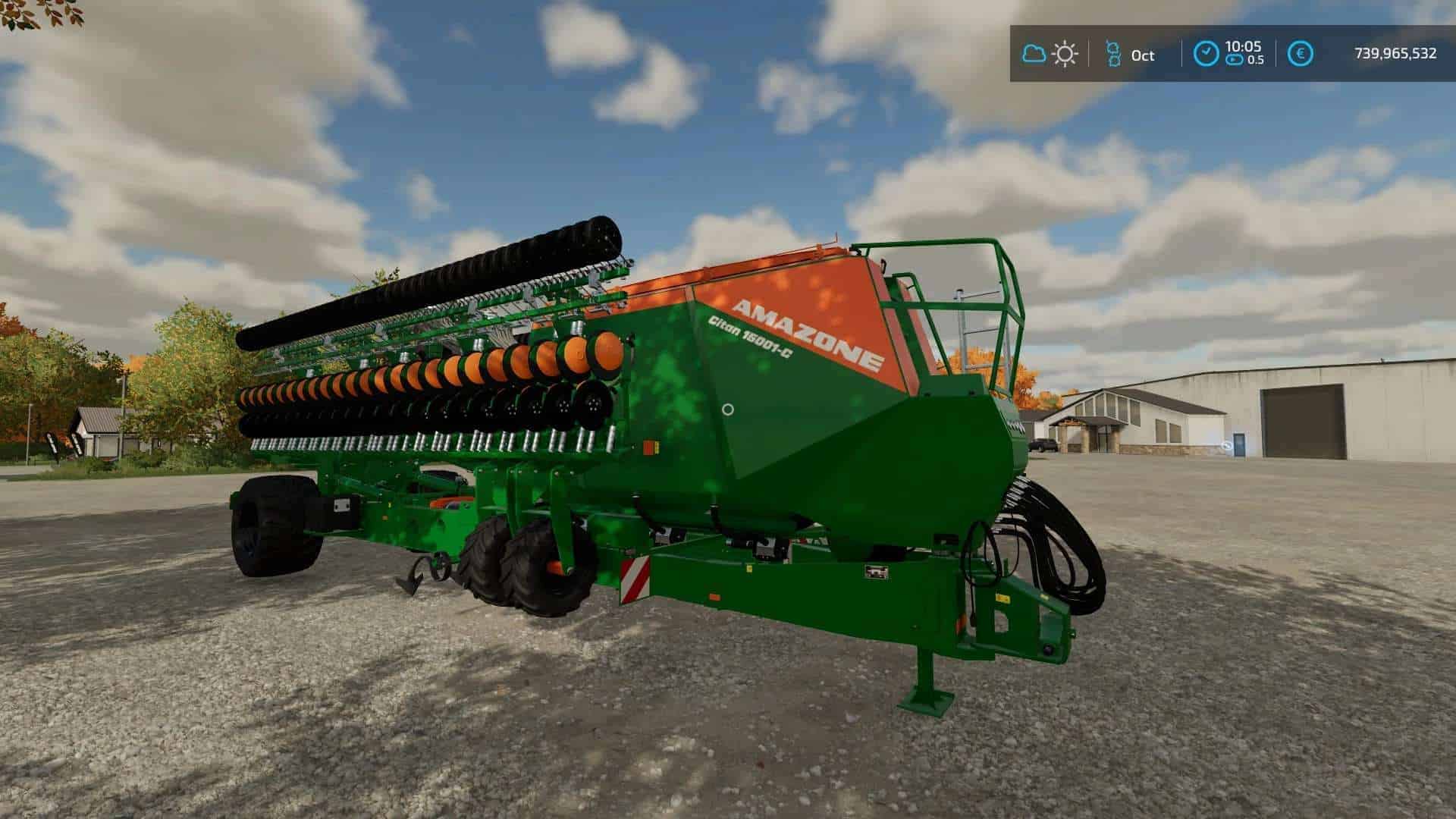Select the October calendar icon
Image resolution: width=1456 pixels, height=819 pixels.
click(x=1112, y=54)
